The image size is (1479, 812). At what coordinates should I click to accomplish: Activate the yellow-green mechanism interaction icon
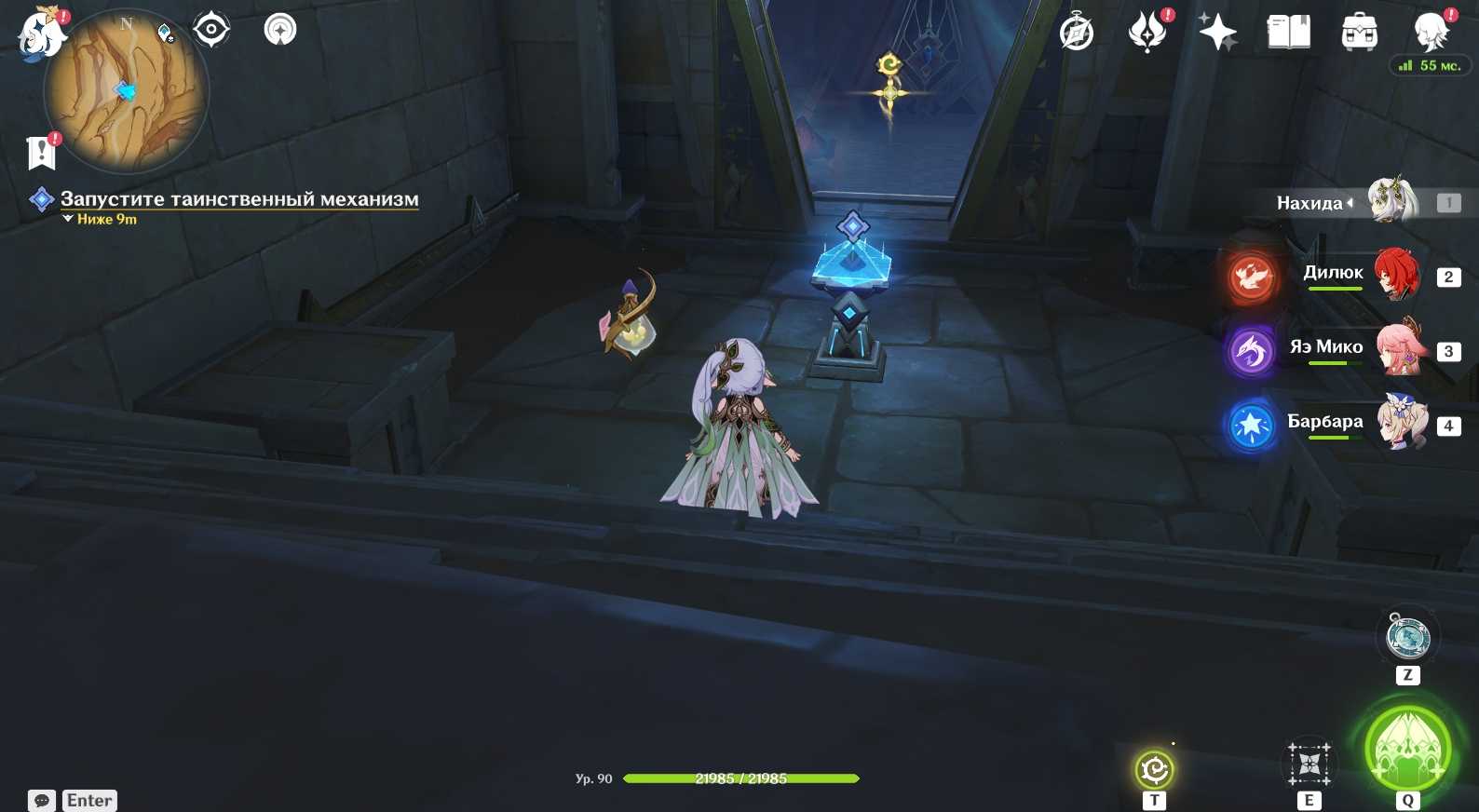pos(1155,770)
